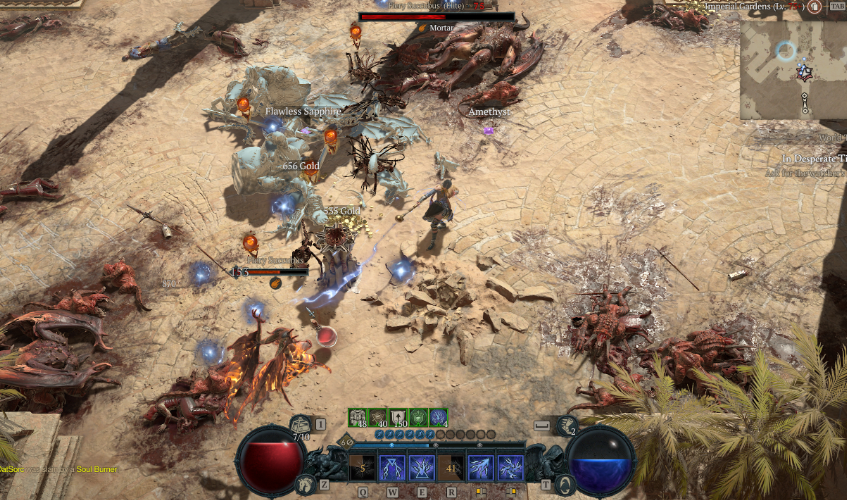This screenshot has width=847, height=500.
Task: Activate the skill slot bound to Q
Action: (x=362, y=467)
